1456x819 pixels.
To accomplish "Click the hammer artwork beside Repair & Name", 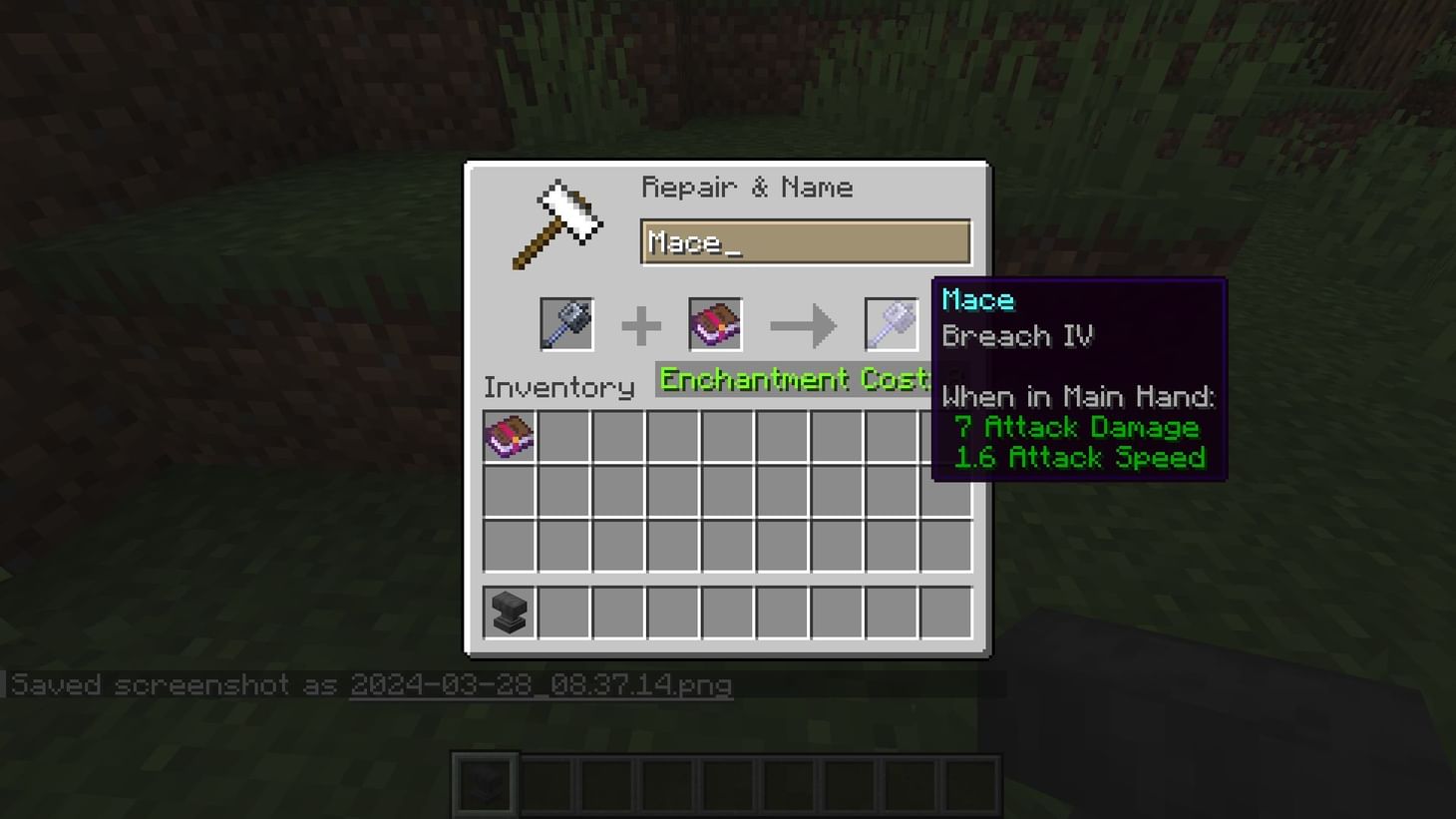I will tap(558, 221).
